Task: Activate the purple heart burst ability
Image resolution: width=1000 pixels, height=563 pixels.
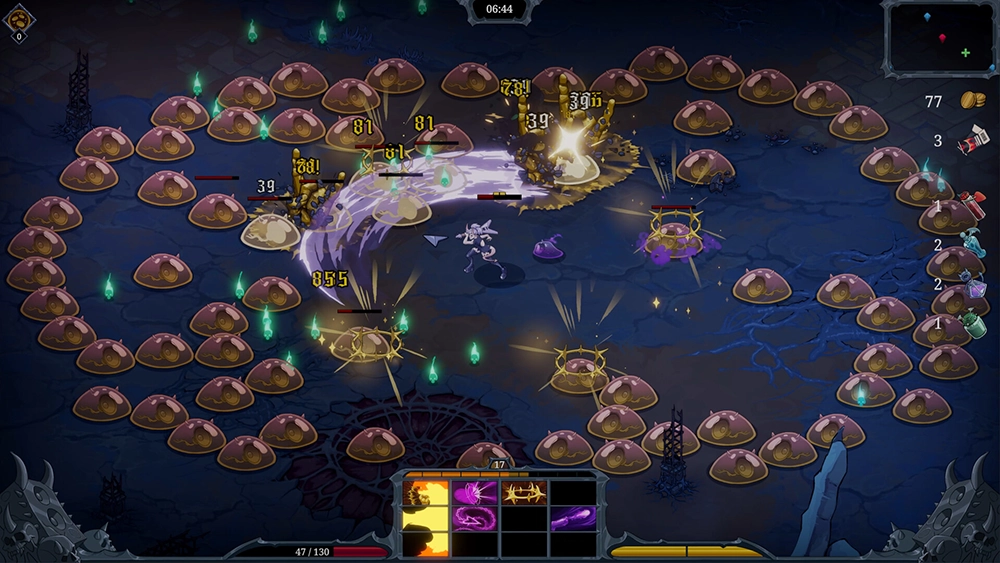Action: point(475,491)
